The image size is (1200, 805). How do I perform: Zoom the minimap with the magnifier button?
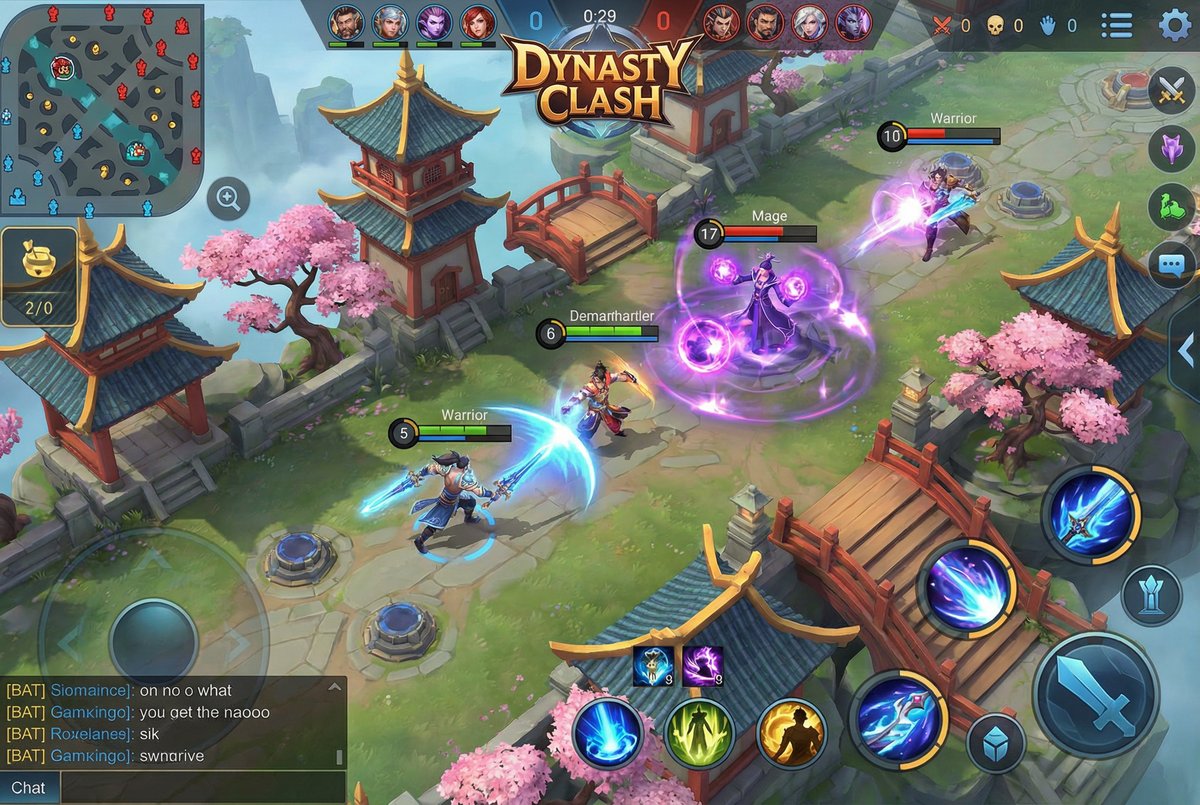point(229,200)
